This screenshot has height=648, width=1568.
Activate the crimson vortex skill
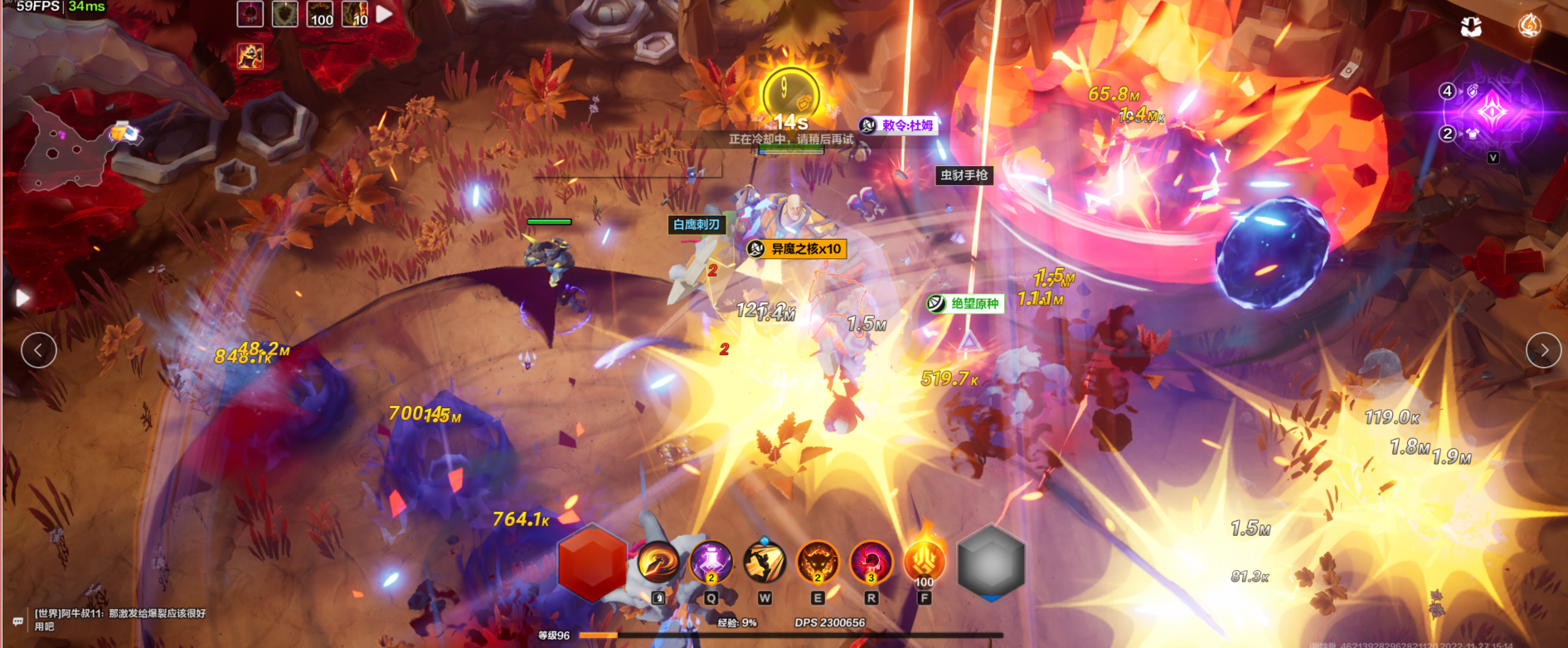[871, 563]
